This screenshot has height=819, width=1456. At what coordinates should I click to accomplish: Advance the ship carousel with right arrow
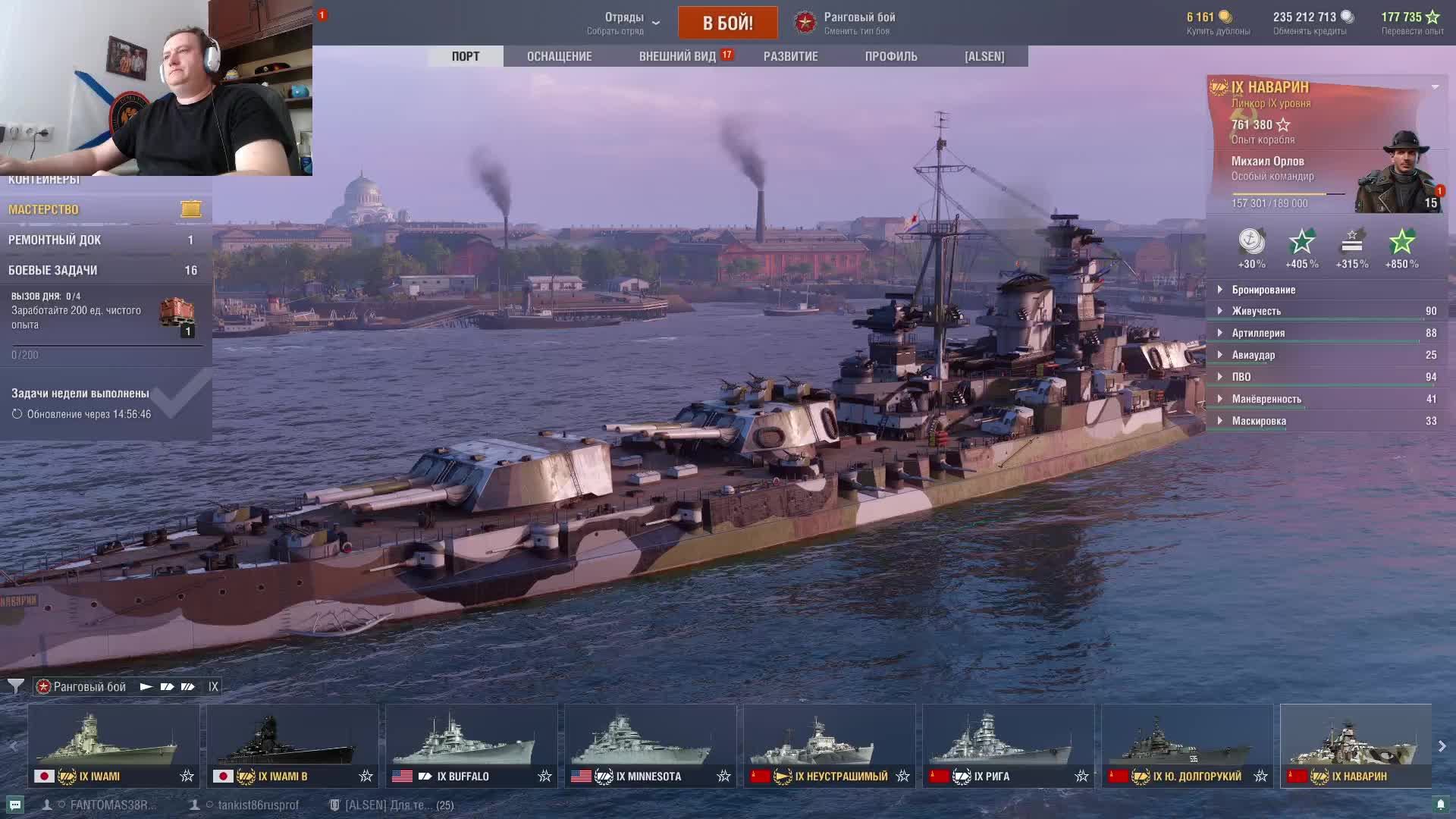tap(1442, 746)
